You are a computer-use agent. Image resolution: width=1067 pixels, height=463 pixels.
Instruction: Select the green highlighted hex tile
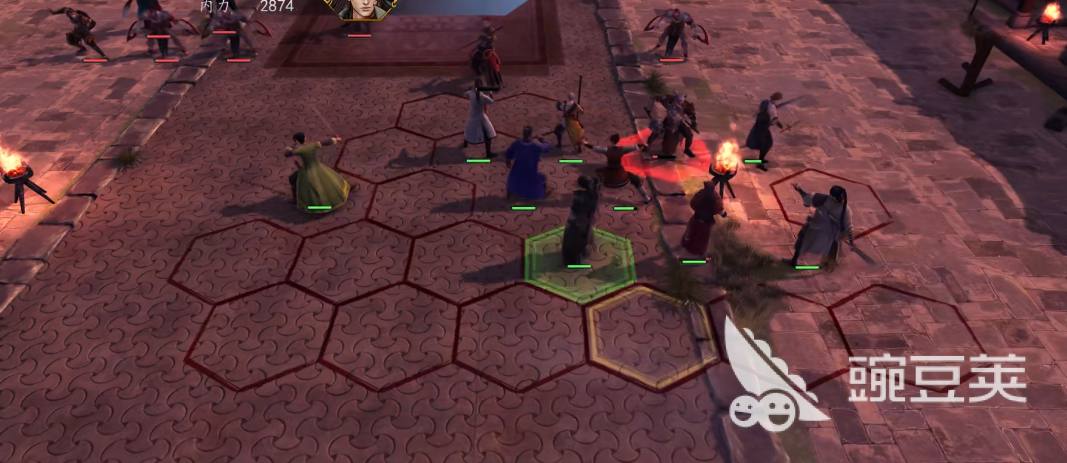(580, 263)
